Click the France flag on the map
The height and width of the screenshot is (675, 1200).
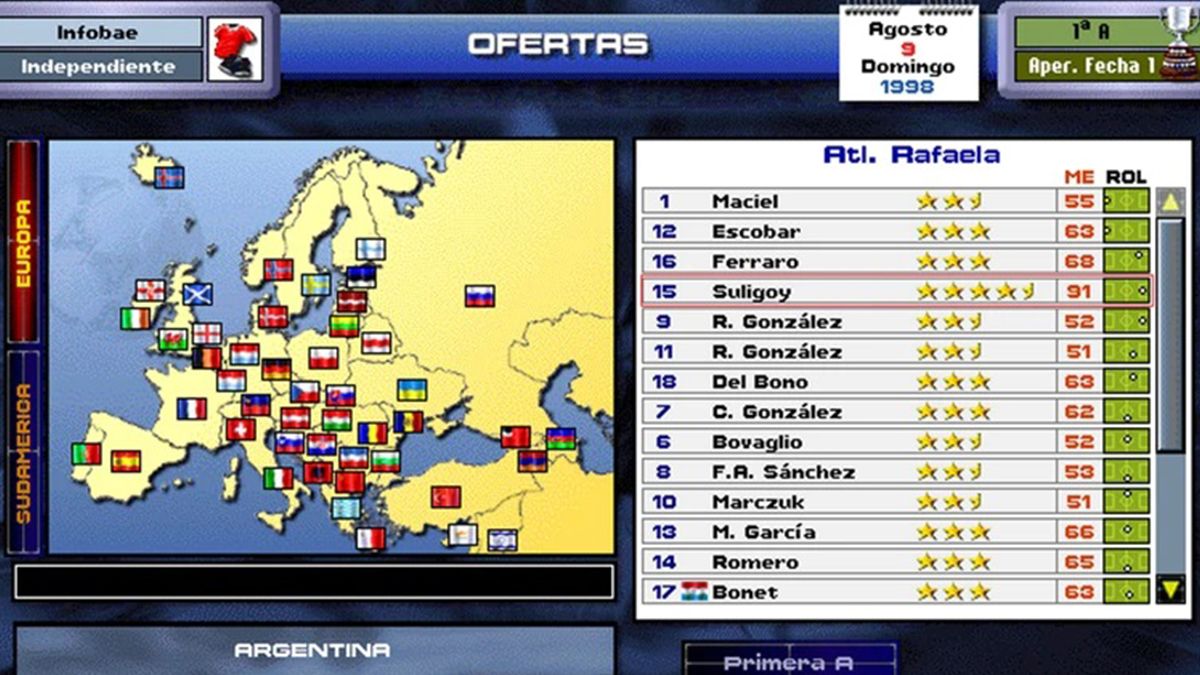(x=191, y=408)
